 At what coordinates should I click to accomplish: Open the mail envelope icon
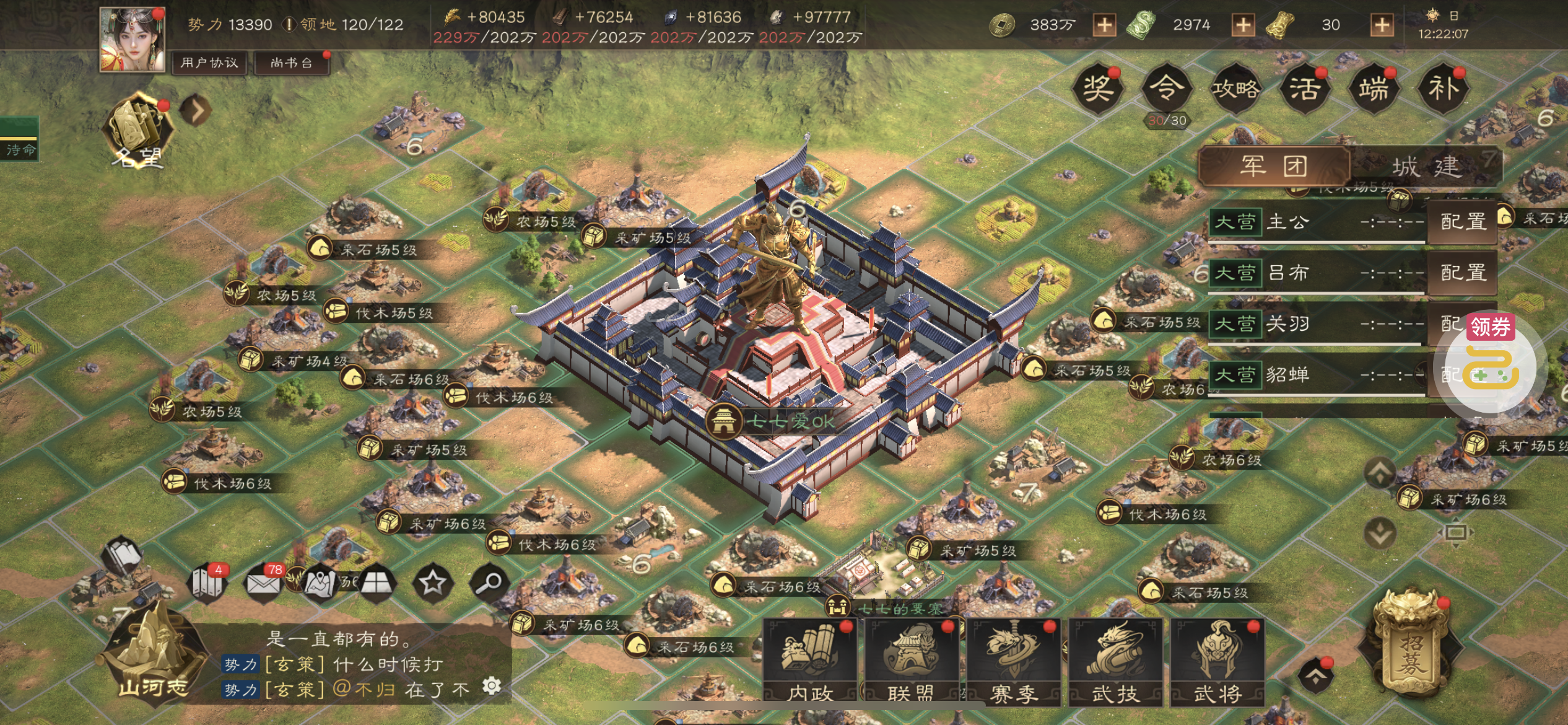tap(264, 582)
